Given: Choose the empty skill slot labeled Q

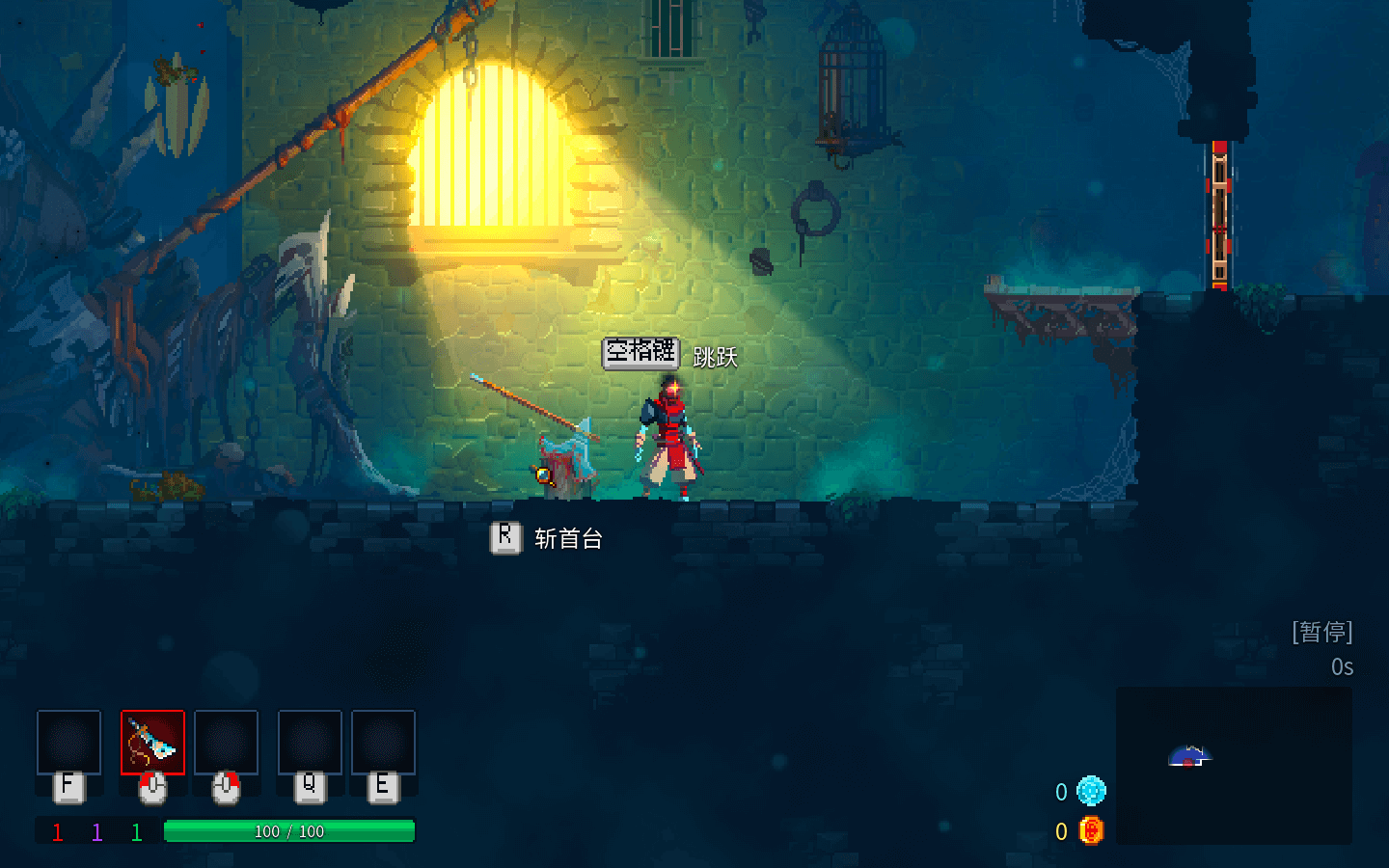Looking at the screenshot, I should pos(310,743).
